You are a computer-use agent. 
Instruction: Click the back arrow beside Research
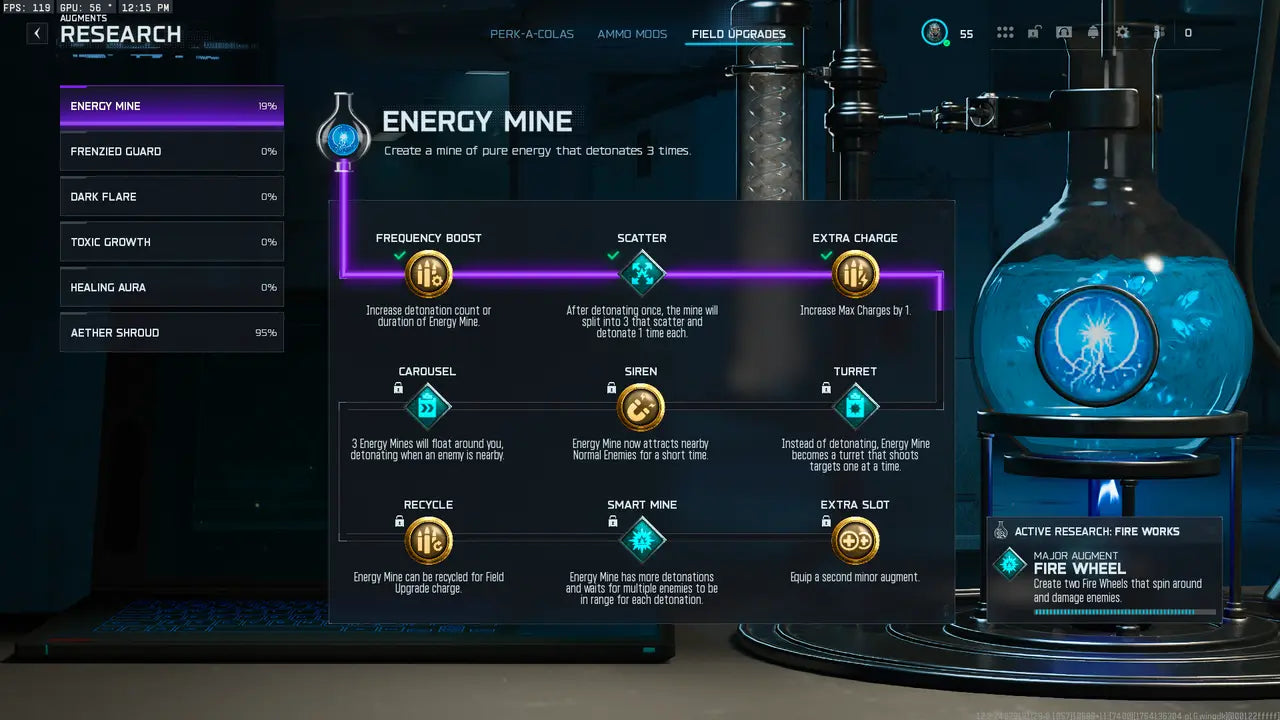(36, 33)
